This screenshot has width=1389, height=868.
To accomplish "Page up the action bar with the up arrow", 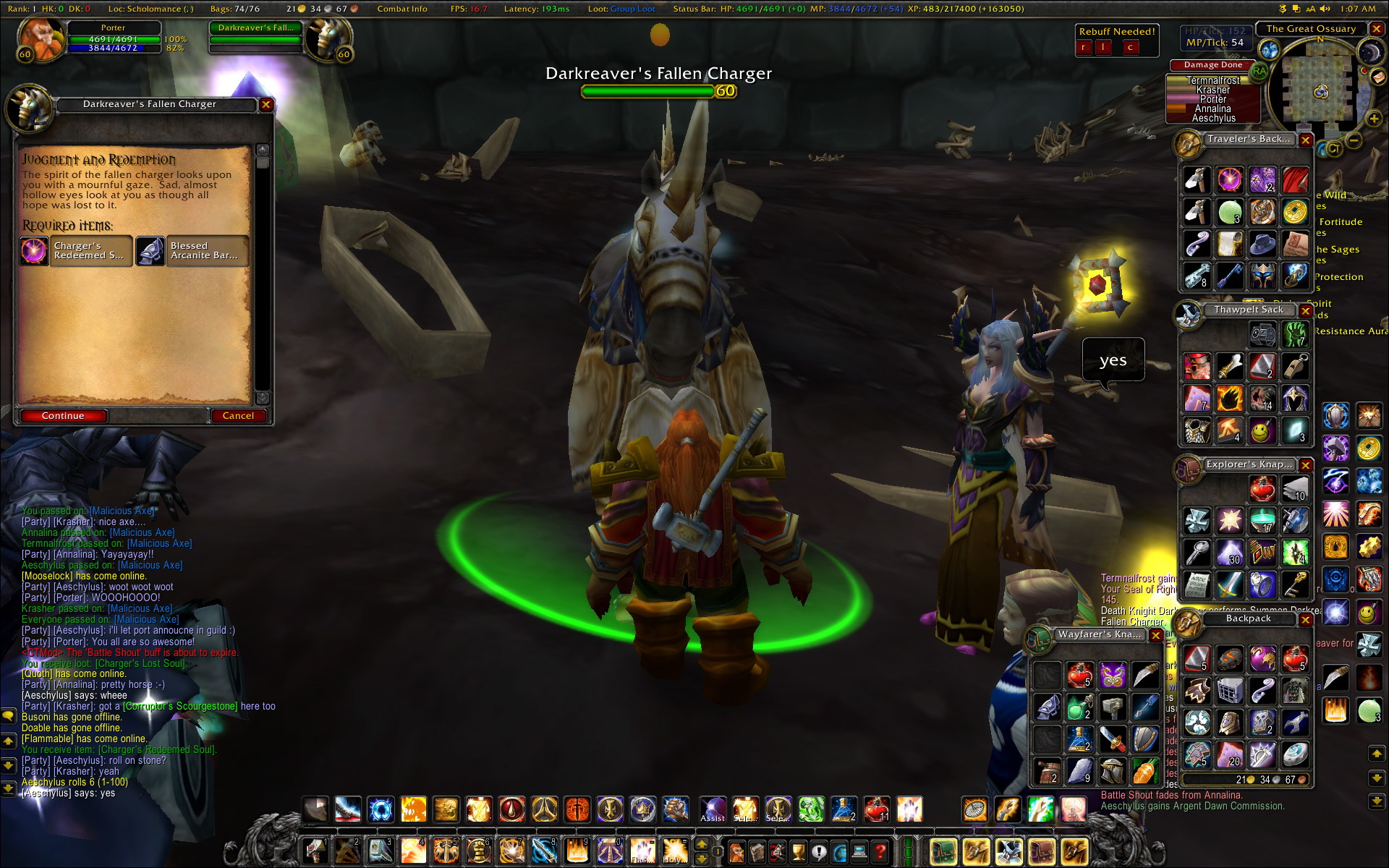I will (702, 844).
